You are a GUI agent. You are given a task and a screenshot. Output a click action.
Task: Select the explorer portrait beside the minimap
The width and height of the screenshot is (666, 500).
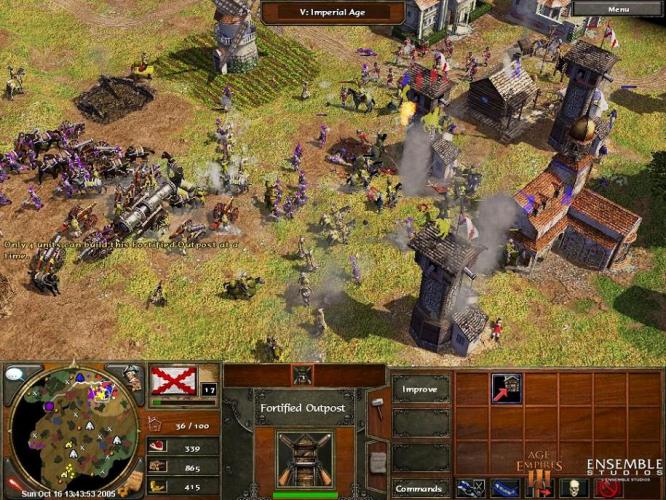pos(131,378)
